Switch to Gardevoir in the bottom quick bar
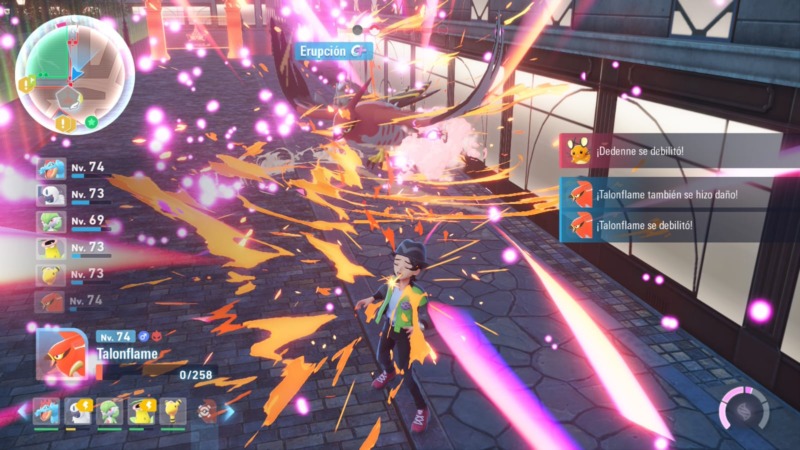This screenshot has width=800, height=450. [x=108, y=410]
